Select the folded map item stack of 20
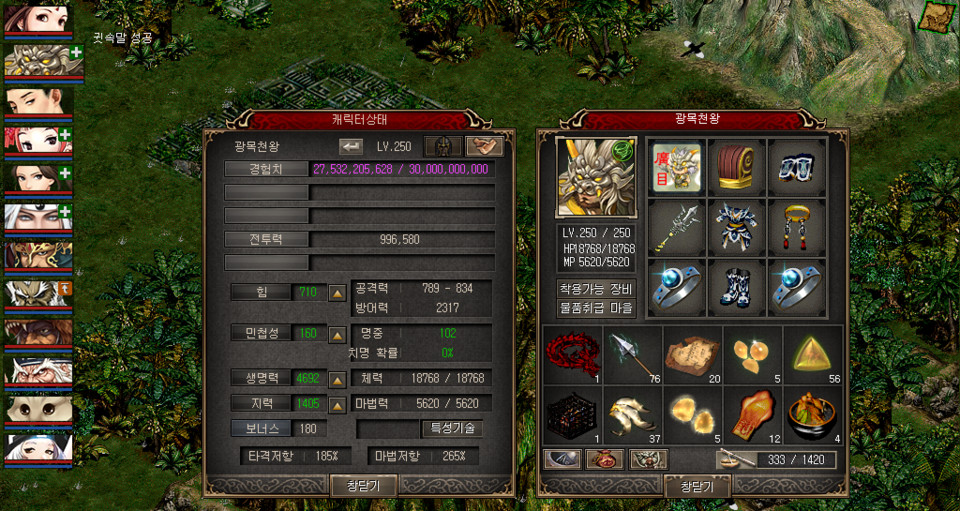The height and width of the screenshot is (511, 960). pos(693,354)
